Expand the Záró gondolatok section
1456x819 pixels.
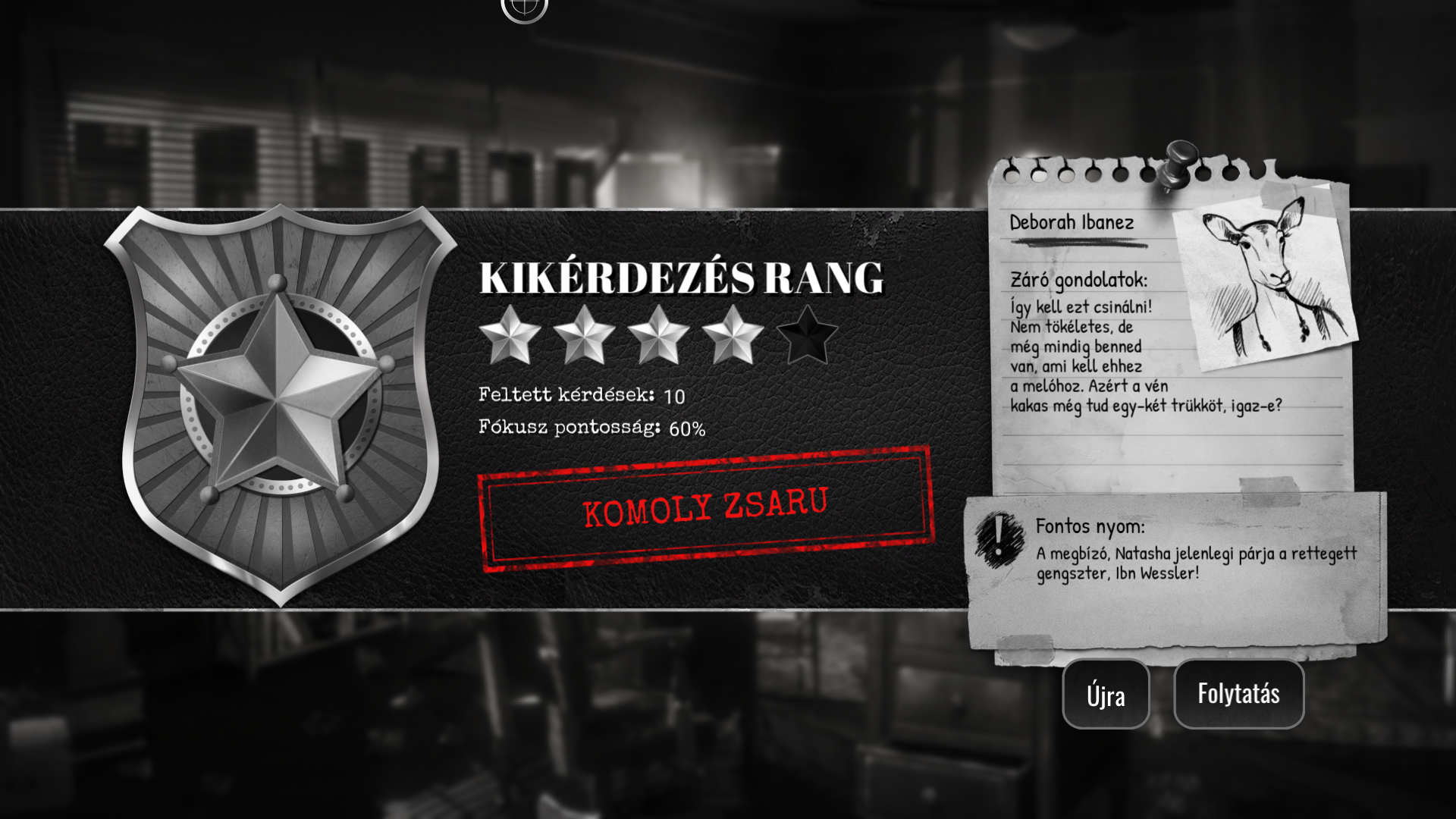(1080, 279)
